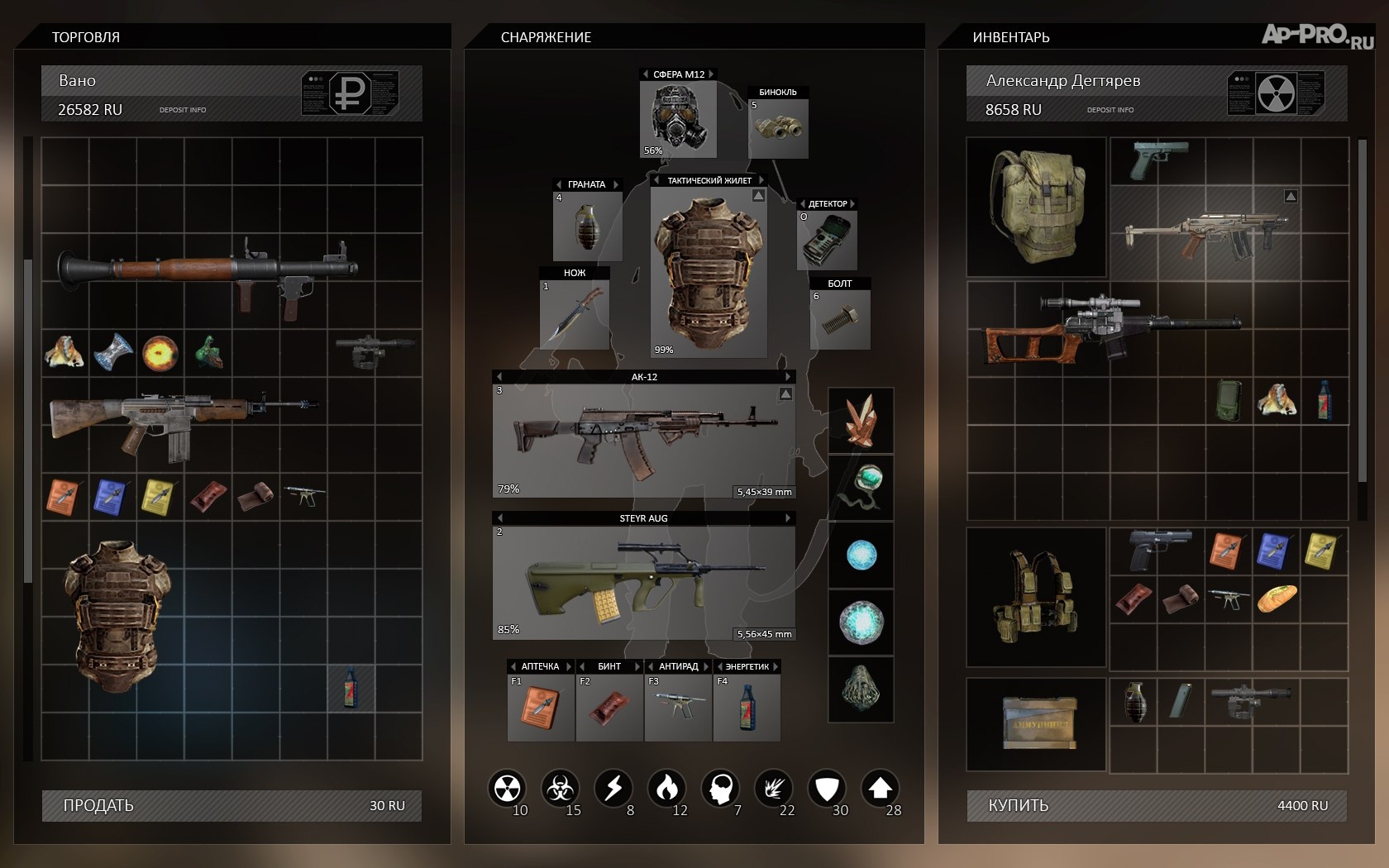The image size is (1389, 868).
Task: Choose the grenade equipment slot
Action: [587, 227]
